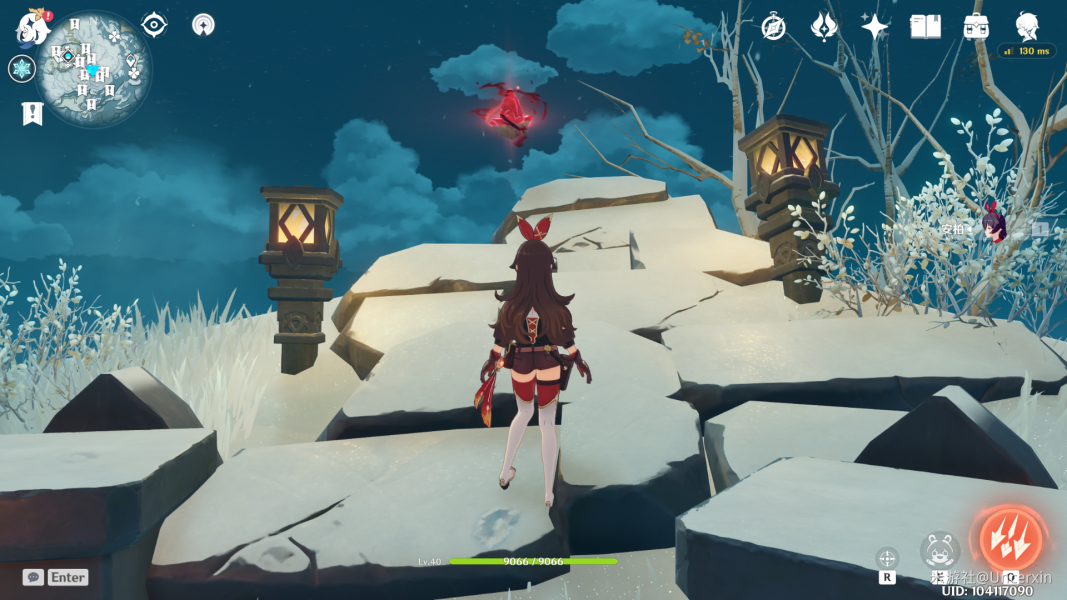Viewport: 1067px width, 600px height.
Task: Use the Baron Bunny elemental skill
Action: (940, 550)
